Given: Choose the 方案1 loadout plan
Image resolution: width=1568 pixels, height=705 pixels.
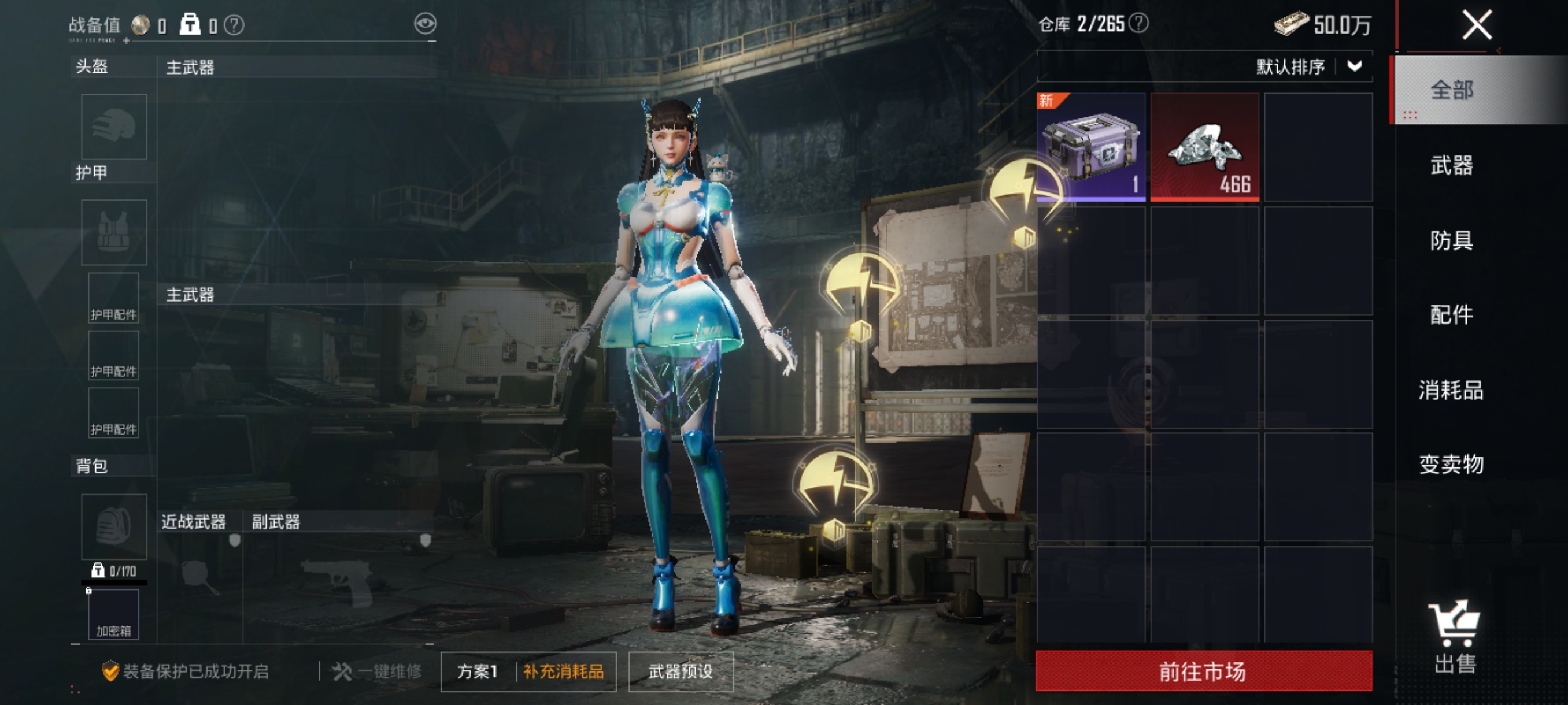Looking at the screenshot, I should (x=478, y=671).
